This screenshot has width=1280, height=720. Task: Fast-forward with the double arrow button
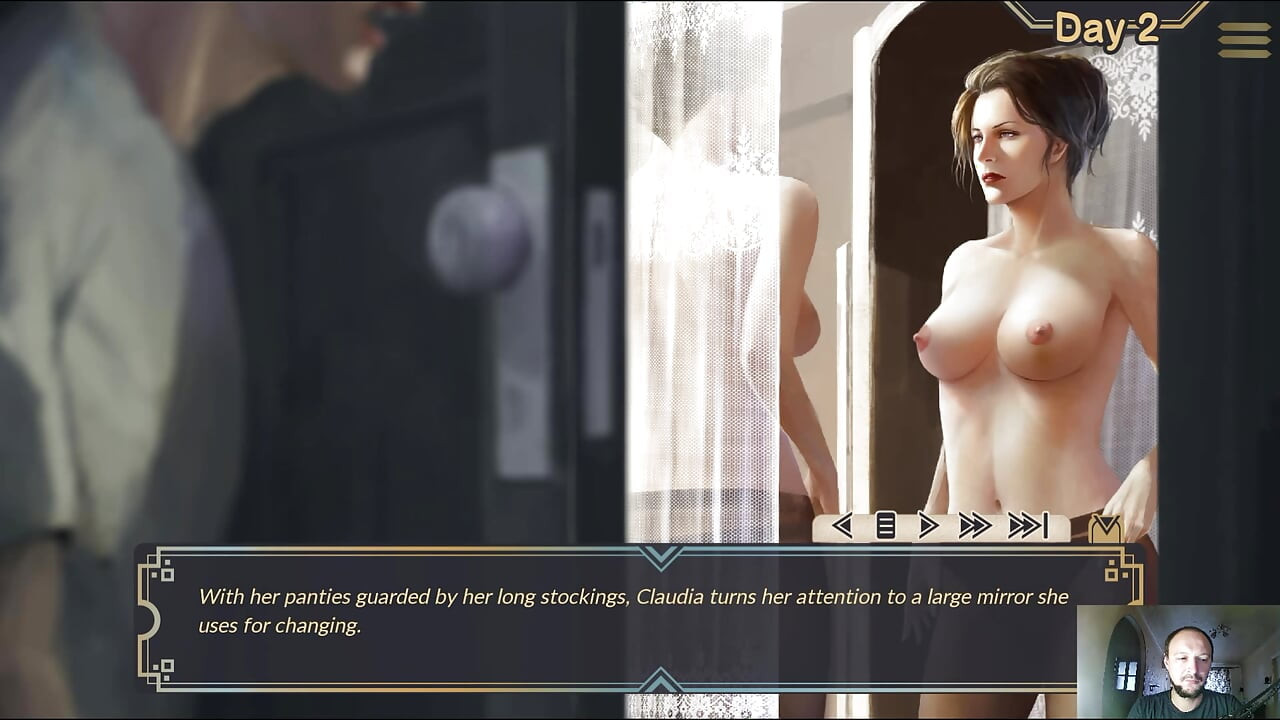pyautogui.click(x=975, y=525)
